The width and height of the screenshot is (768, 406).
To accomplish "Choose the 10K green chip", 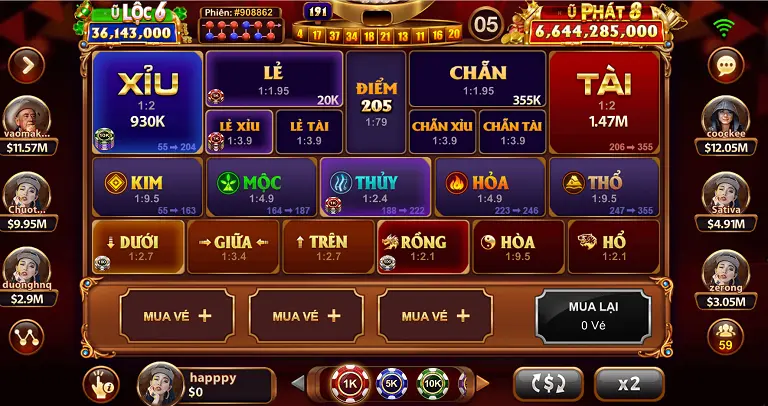I will tap(433, 383).
